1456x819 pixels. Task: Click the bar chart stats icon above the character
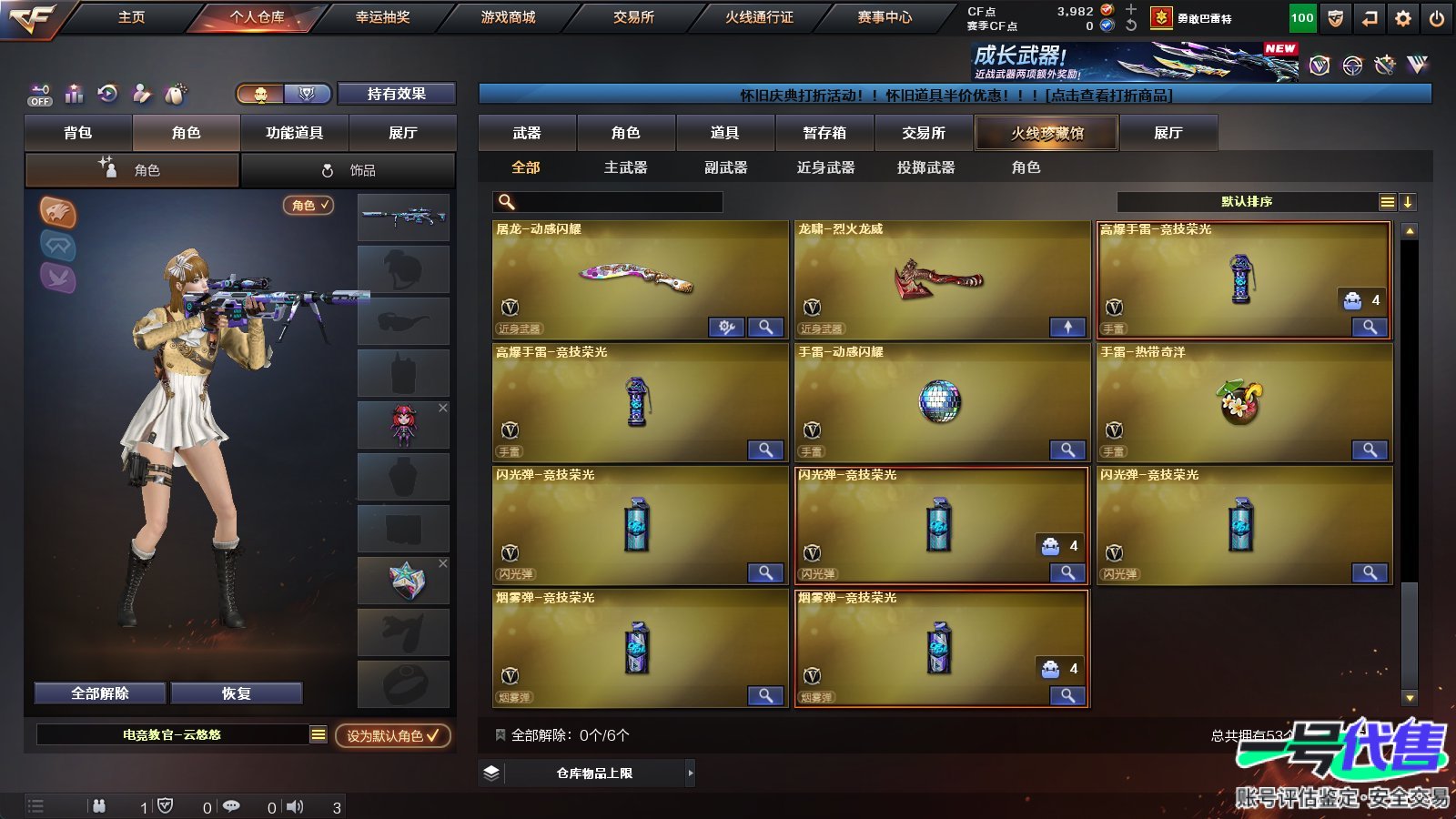pyautogui.click(x=74, y=94)
